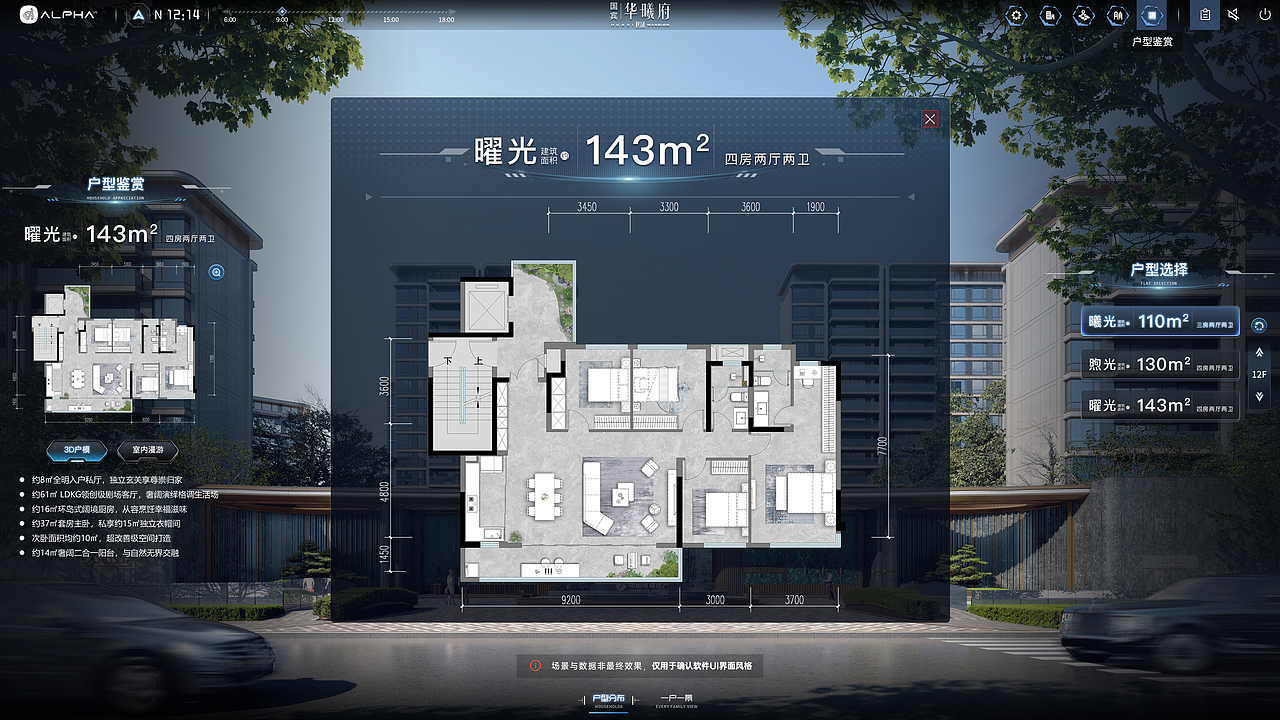Click the floor up chevron above 12F
The image size is (1280, 720).
tap(1259, 352)
